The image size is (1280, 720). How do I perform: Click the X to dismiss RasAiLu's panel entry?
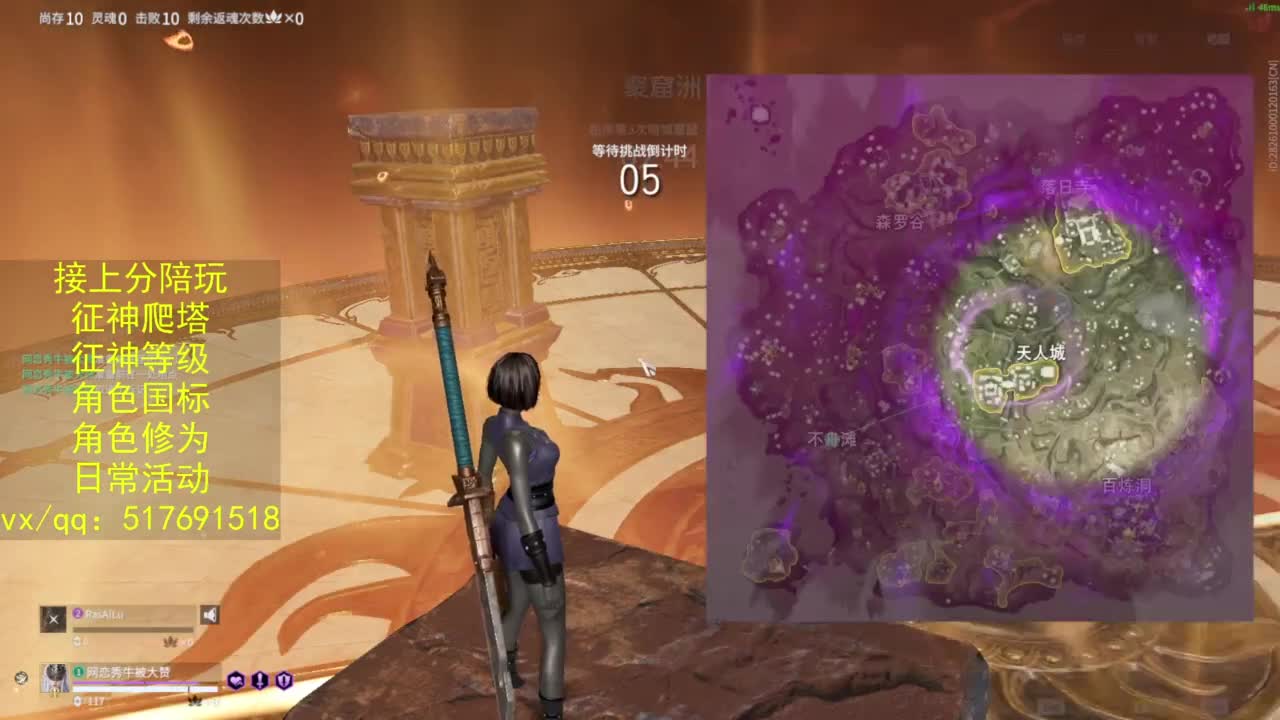[54, 619]
